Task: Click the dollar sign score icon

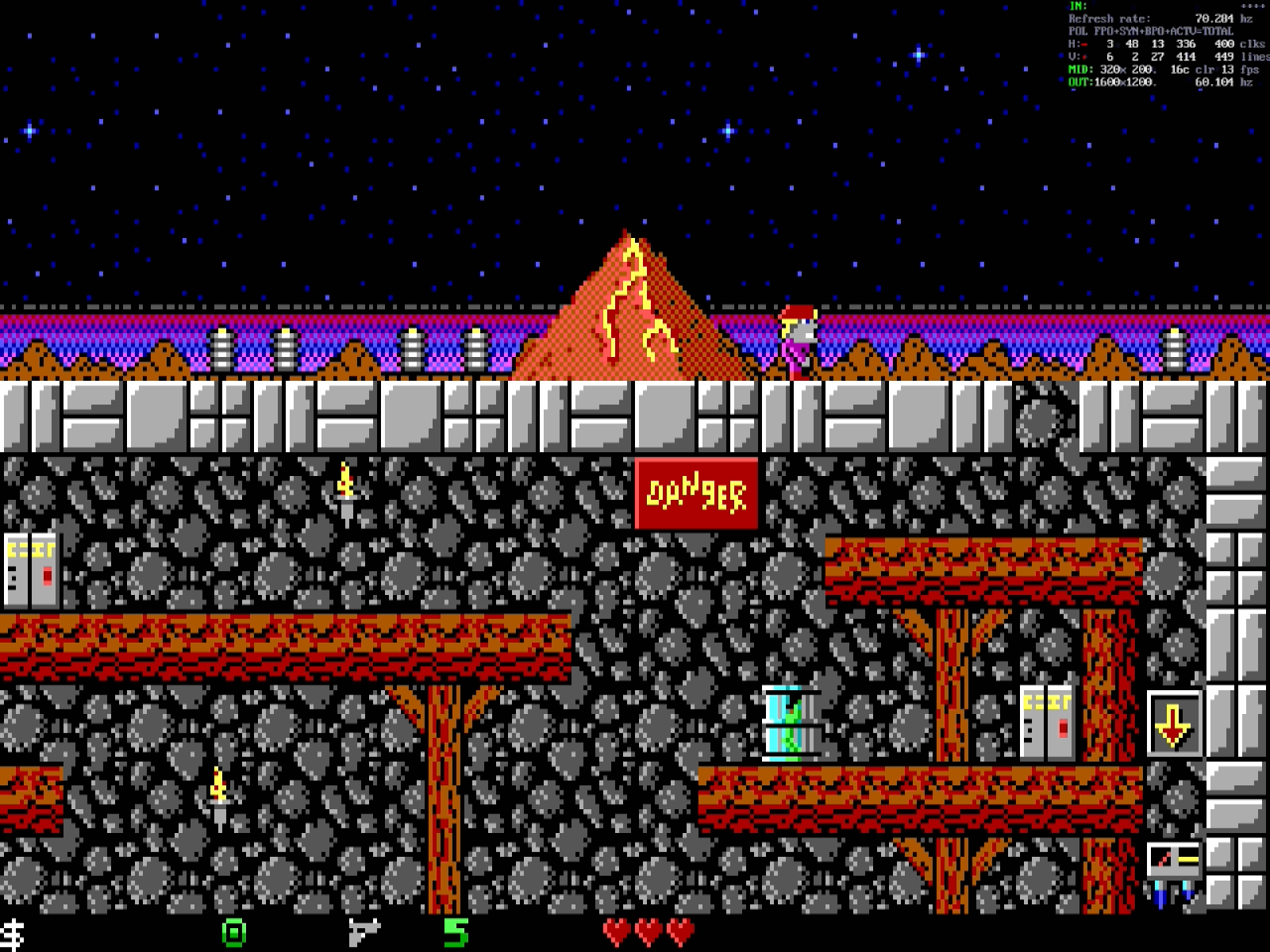Action: coord(13,934)
